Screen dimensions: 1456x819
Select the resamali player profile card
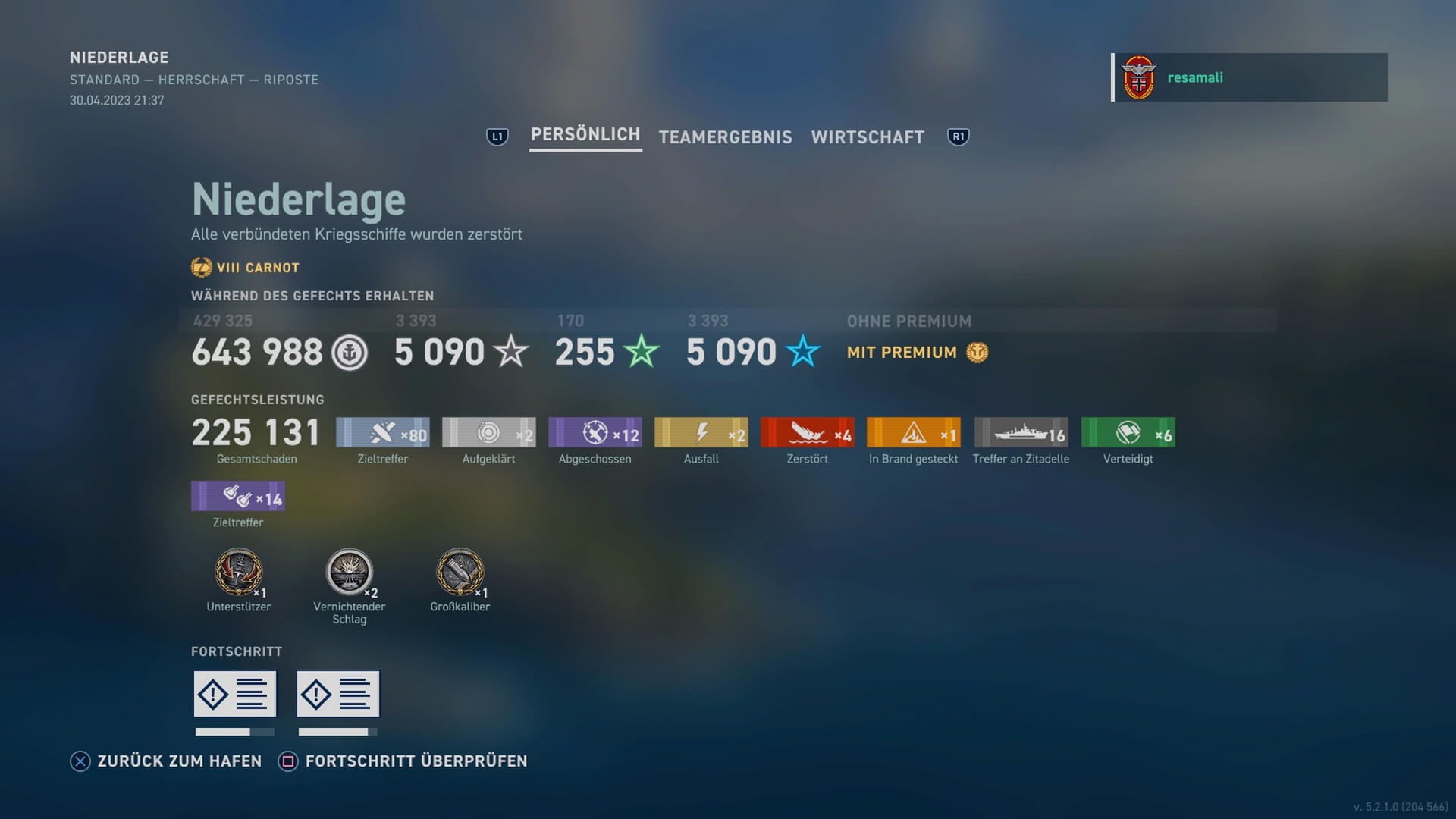1250,77
